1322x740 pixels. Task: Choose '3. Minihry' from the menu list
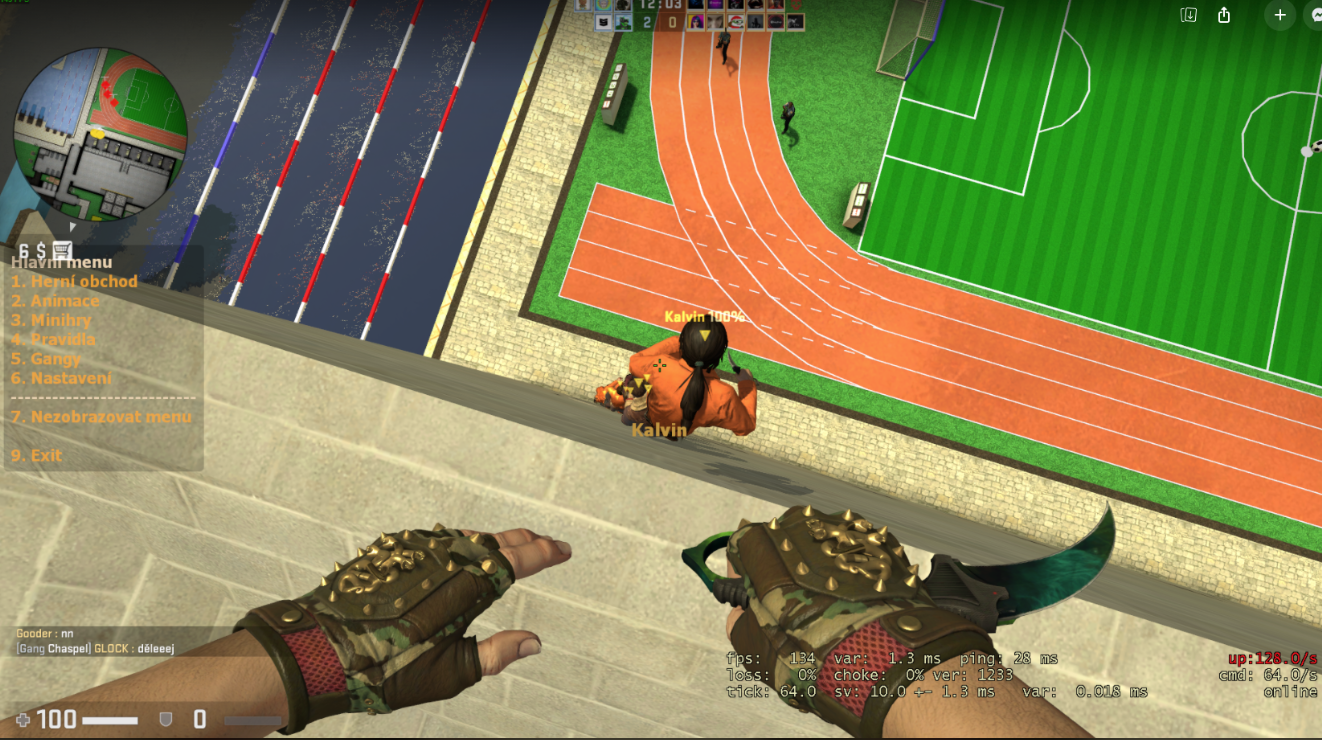pyautogui.click(x=52, y=320)
